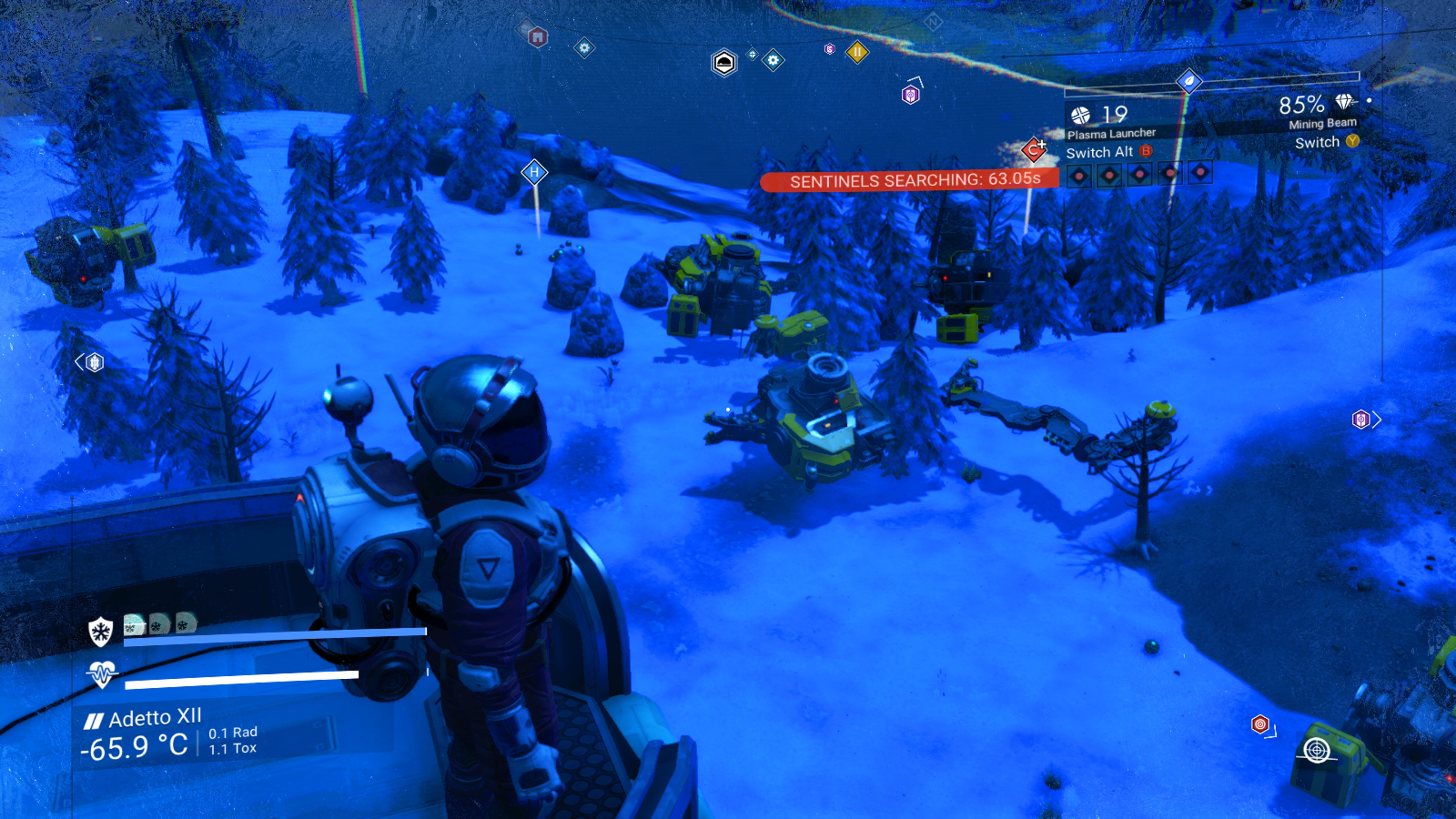
Task: Click the blue H diamond waypoint marker
Action: pos(534,172)
